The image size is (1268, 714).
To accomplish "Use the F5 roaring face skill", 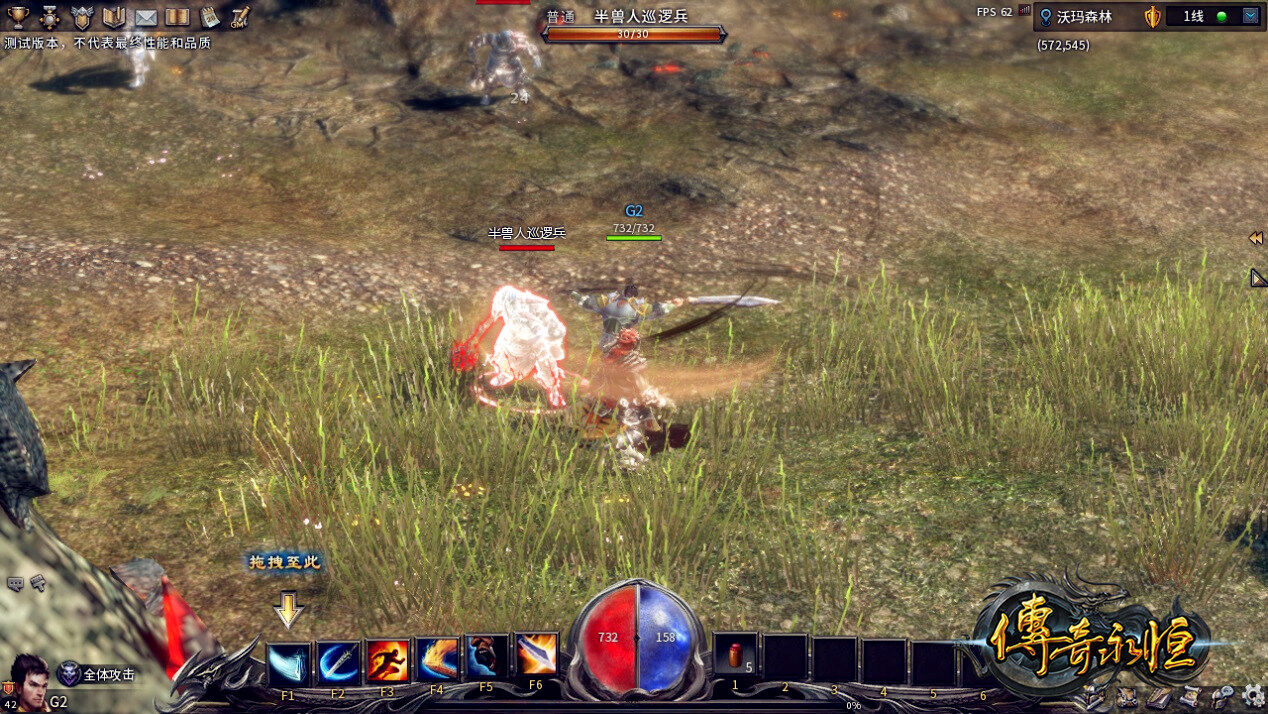I will pyautogui.click(x=487, y=659).
